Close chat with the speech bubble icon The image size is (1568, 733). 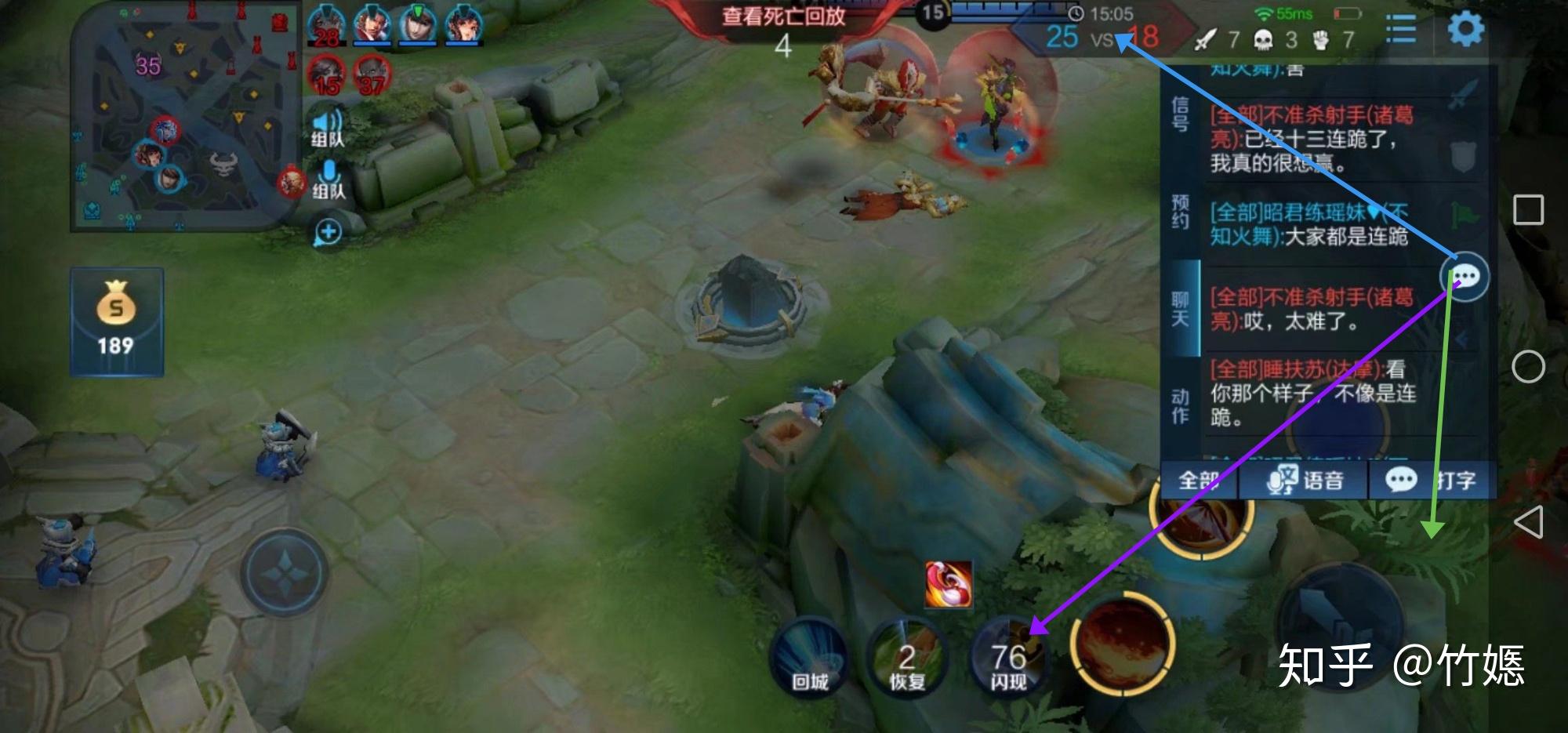click(x=1465, y=277)
